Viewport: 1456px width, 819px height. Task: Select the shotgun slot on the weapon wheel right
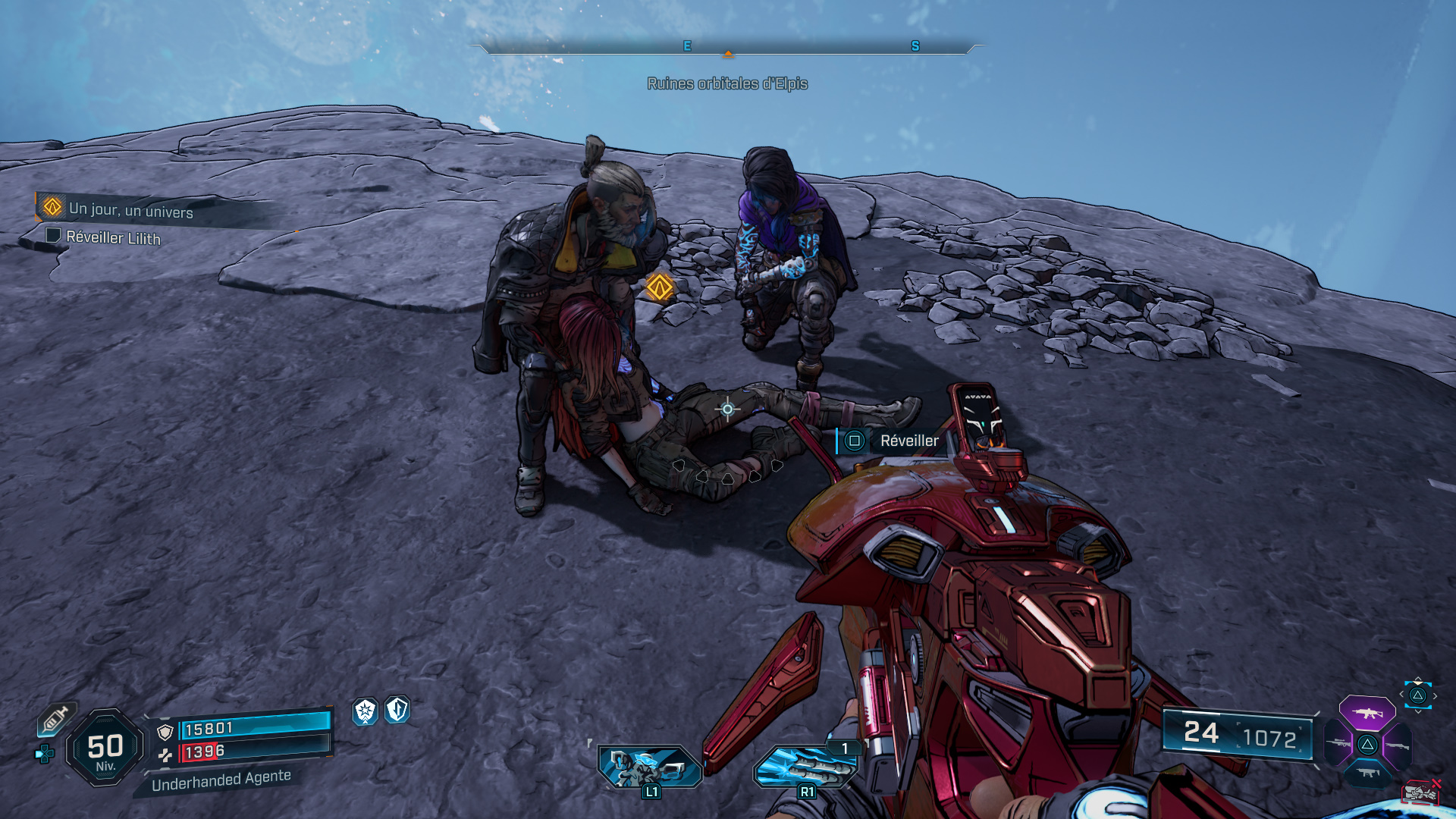[x=1398, y=745]
